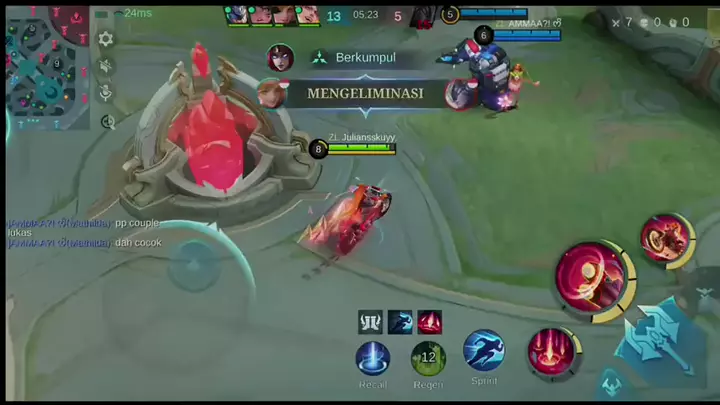This screenshot has height=405, width=720.
Task: Tap the small sprint buff icon
Action: click(400, 322)
